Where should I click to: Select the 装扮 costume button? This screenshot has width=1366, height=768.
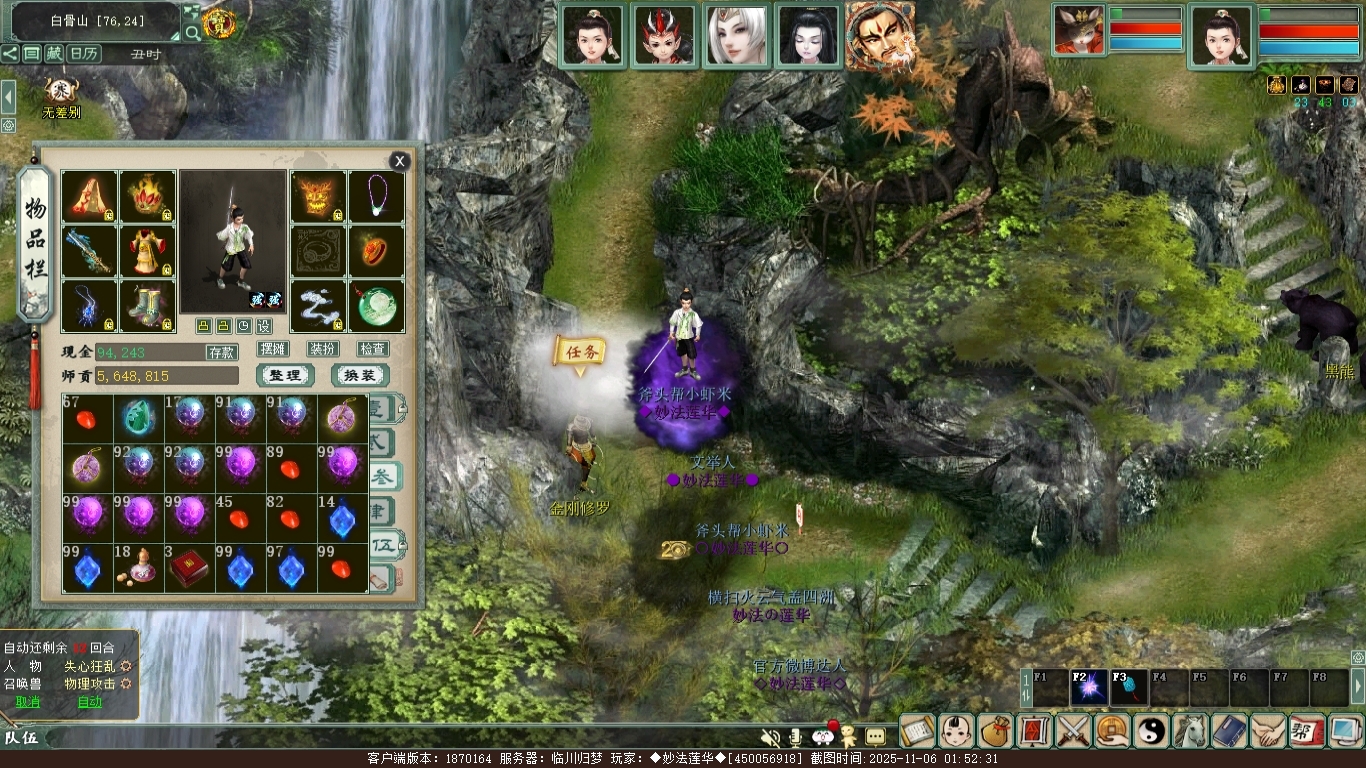322,349
